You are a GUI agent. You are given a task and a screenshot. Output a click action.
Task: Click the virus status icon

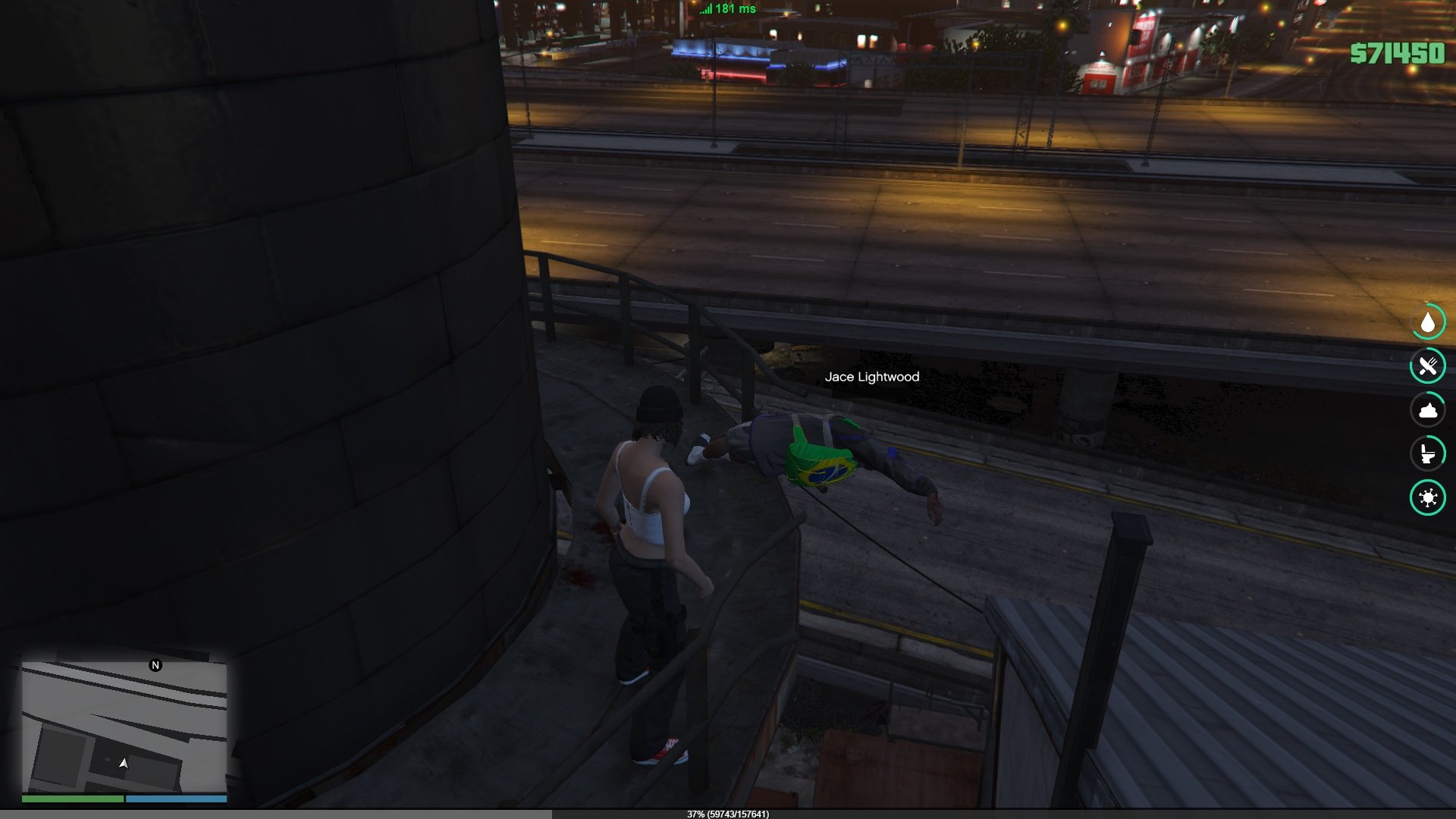pos(1428,497)
